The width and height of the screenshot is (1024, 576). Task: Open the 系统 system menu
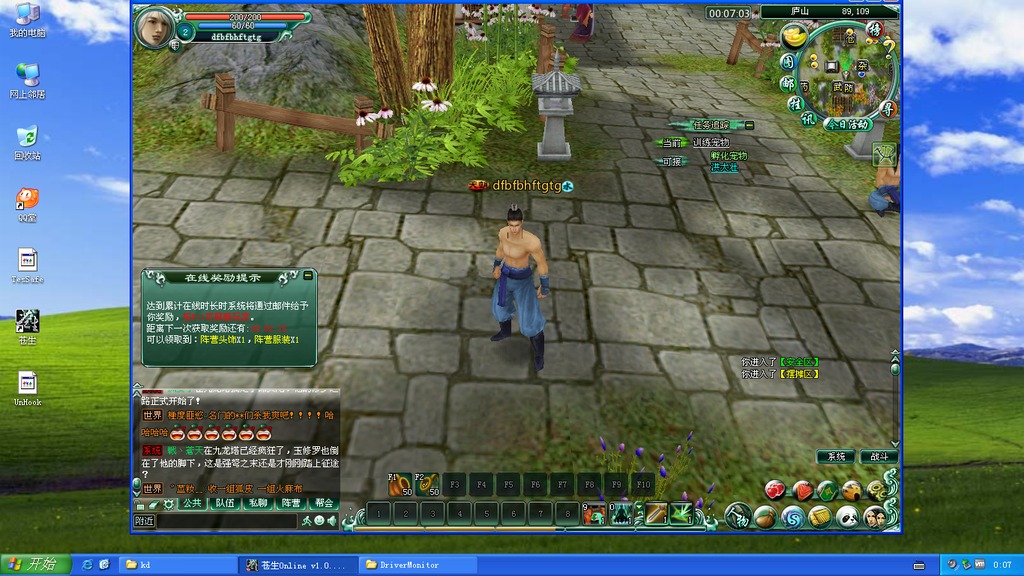point(835,457)
